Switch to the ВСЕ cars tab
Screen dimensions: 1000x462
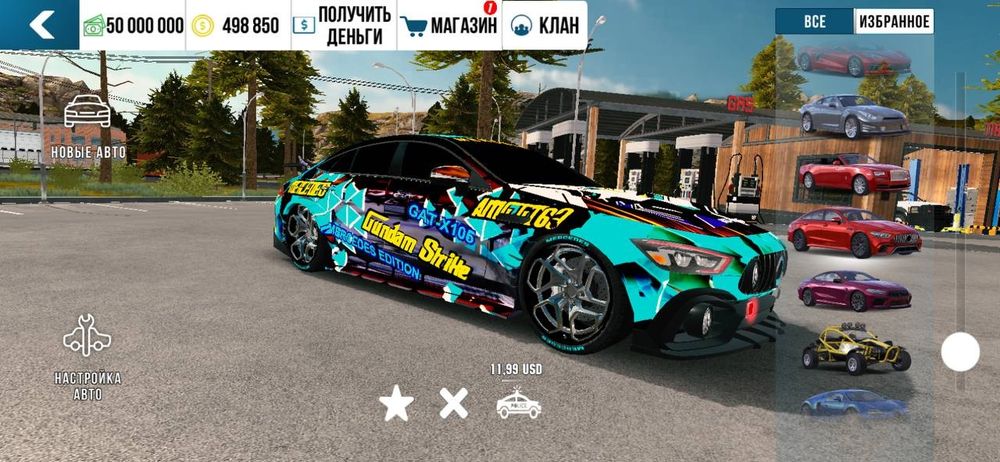coord(815,21)
